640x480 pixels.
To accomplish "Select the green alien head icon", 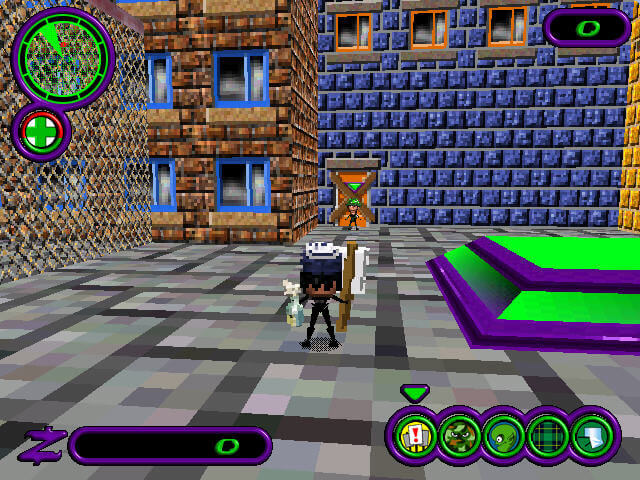I will pyautogui.click(x=502, y=435).
